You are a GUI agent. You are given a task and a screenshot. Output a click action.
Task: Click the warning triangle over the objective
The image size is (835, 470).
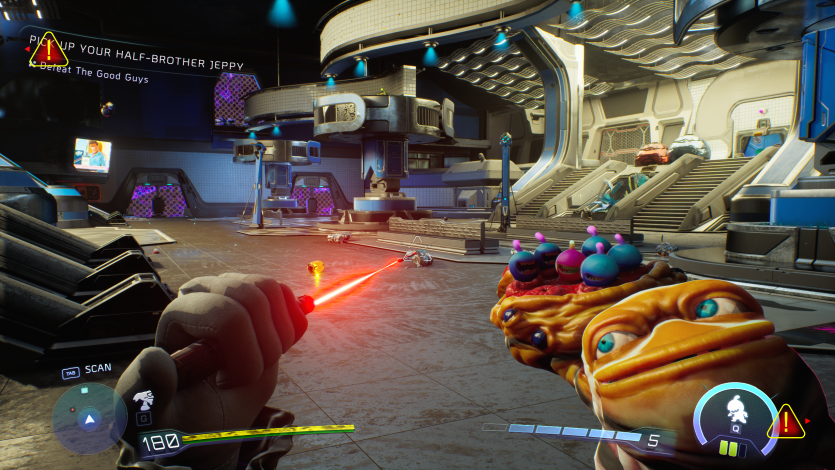[x=47, y=47]
